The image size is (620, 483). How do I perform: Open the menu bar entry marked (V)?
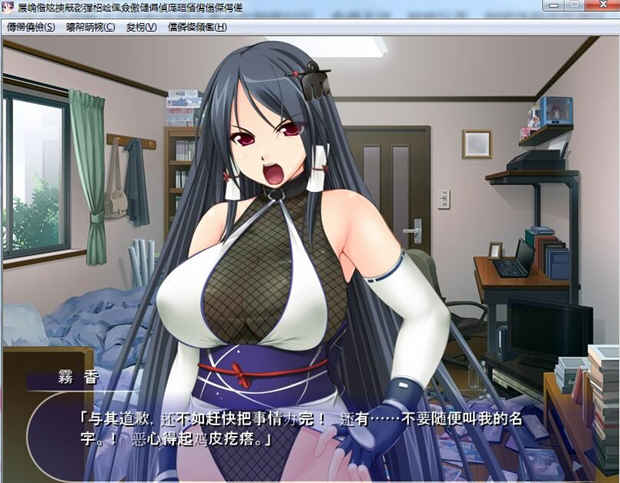pos(141,27)
